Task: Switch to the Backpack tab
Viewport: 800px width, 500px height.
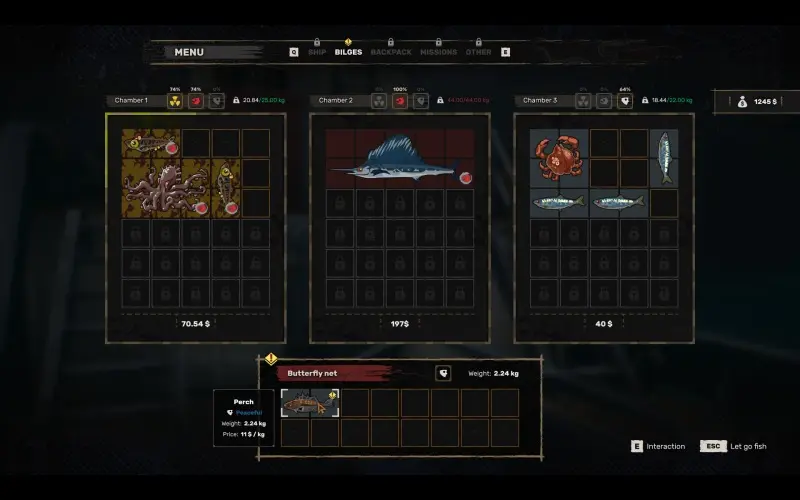Action: click(x=390, y=52)
